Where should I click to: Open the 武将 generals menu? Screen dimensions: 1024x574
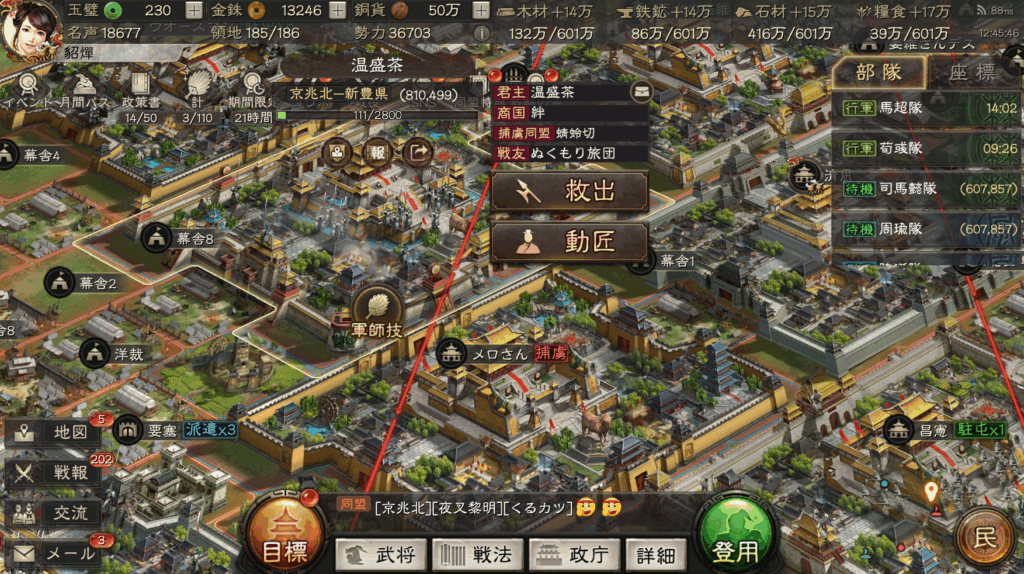(381, 553)
